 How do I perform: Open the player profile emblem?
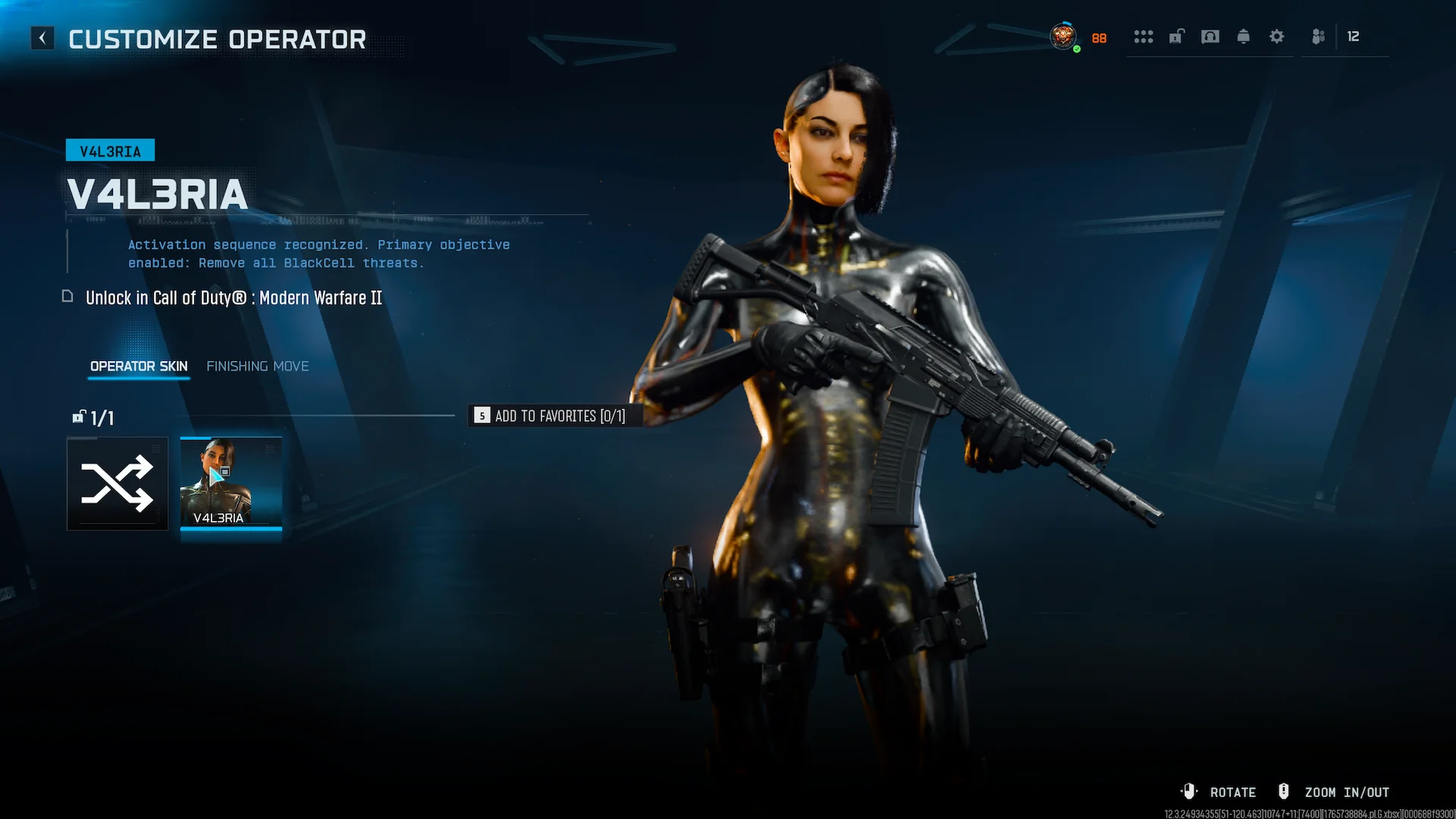click(1062, 36)
